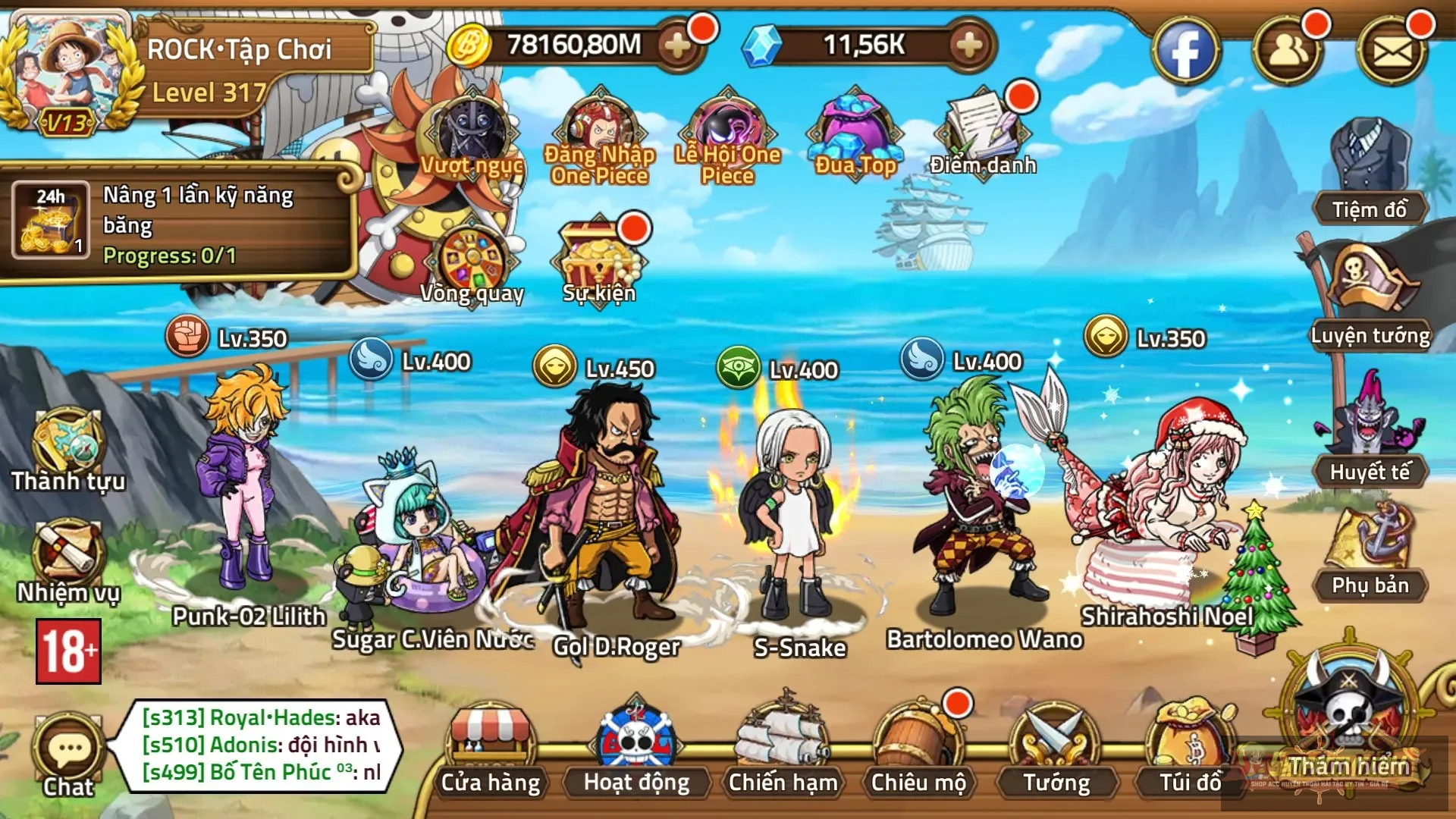Open the Hoạt động activities menu

click(636, 747)
